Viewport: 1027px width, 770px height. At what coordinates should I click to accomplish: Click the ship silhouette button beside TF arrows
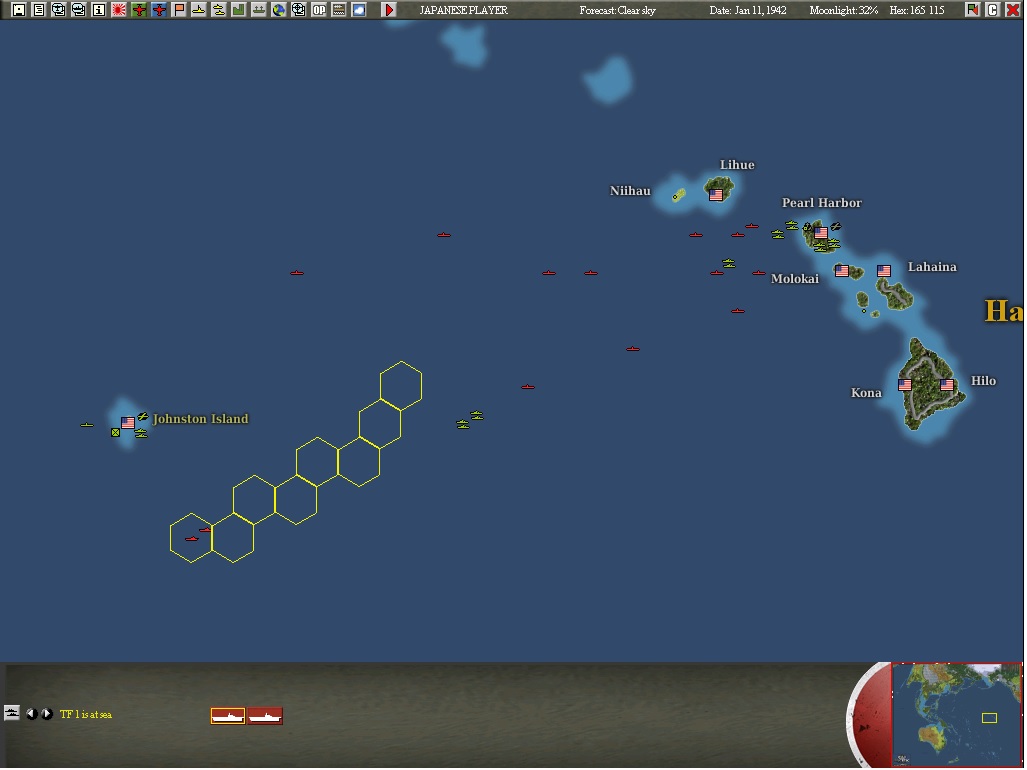point(12,713)
